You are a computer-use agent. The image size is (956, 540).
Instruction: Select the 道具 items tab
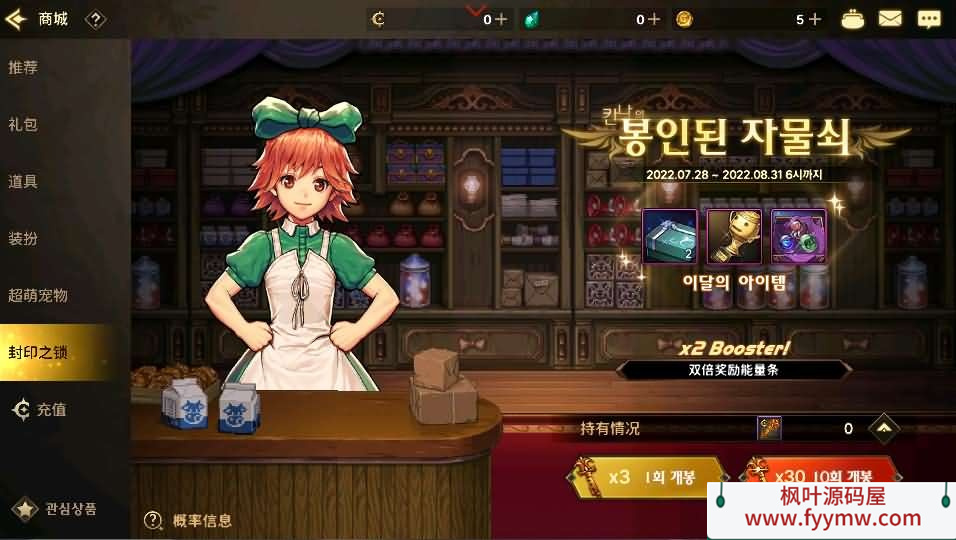point(23,182)
